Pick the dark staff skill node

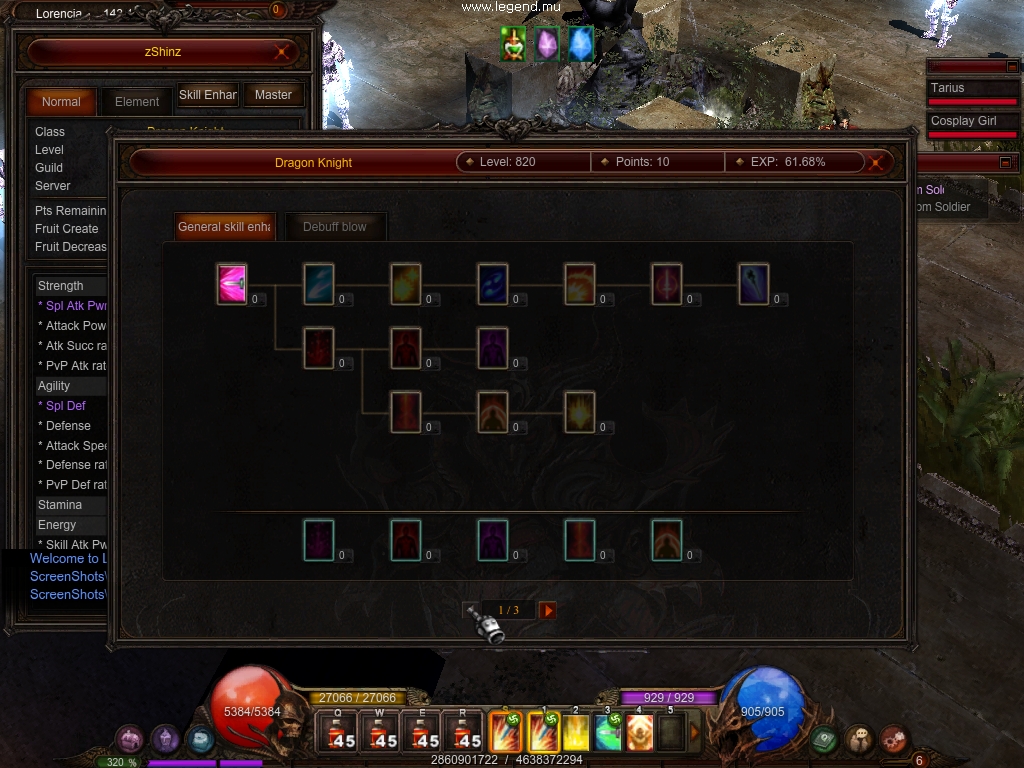753,284
